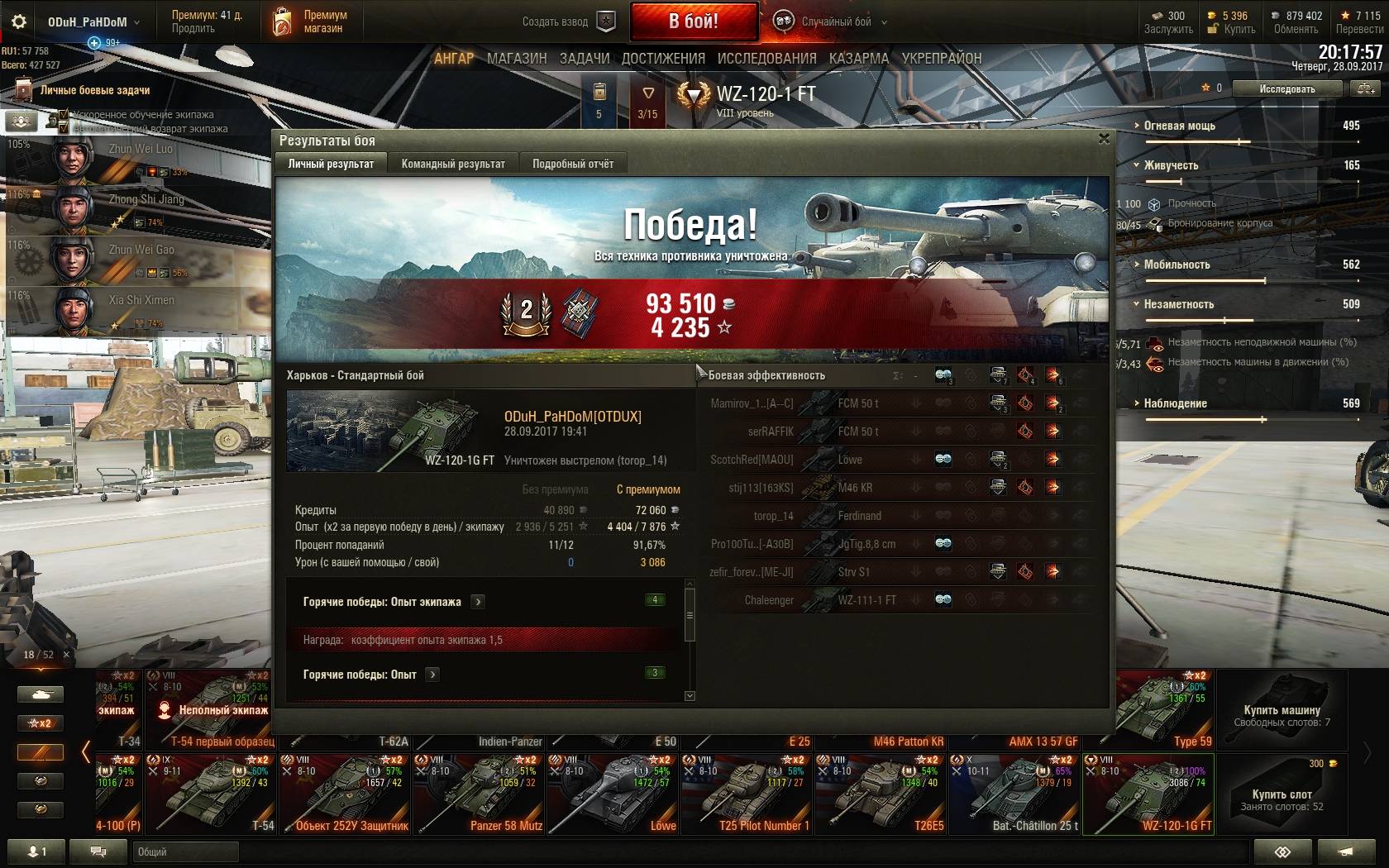Choose the T26E5 tank in the carousel
The width and height of the screenshot is (1389, 868).
tap(881, 794)
